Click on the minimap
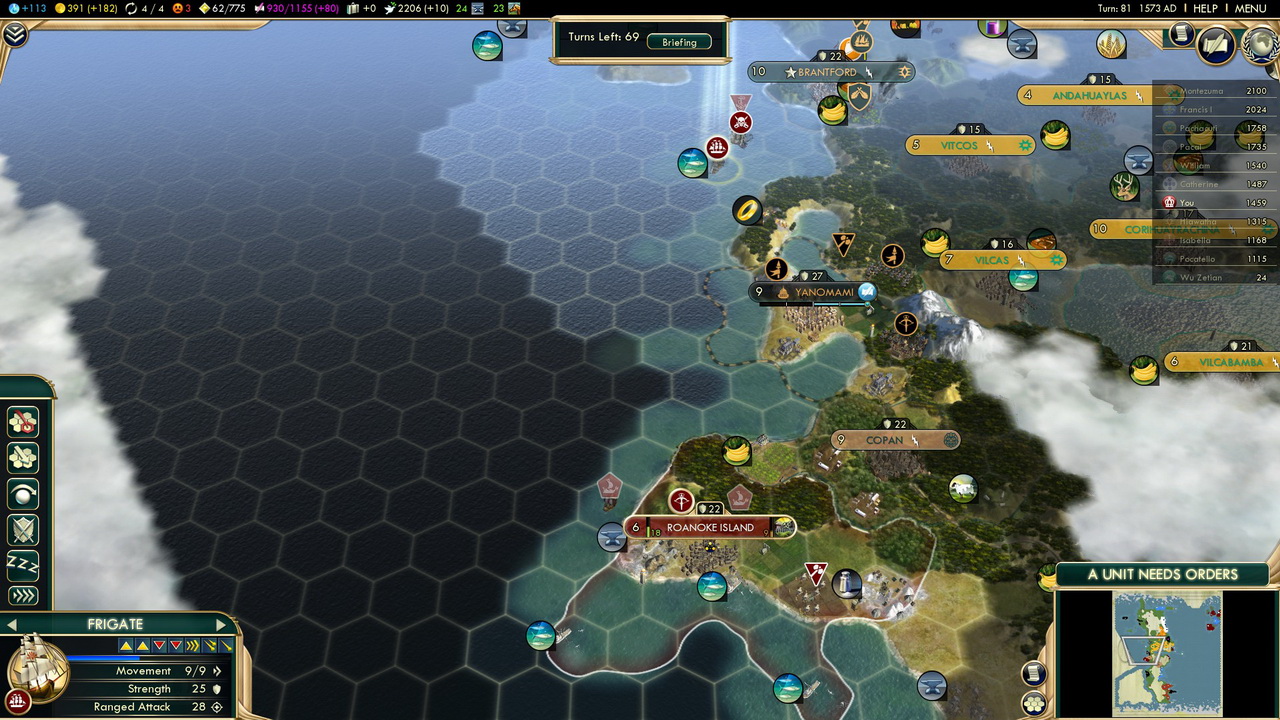Viewport: 1280px width, 720px height. pyautogui.click(x=1167, y=652)
